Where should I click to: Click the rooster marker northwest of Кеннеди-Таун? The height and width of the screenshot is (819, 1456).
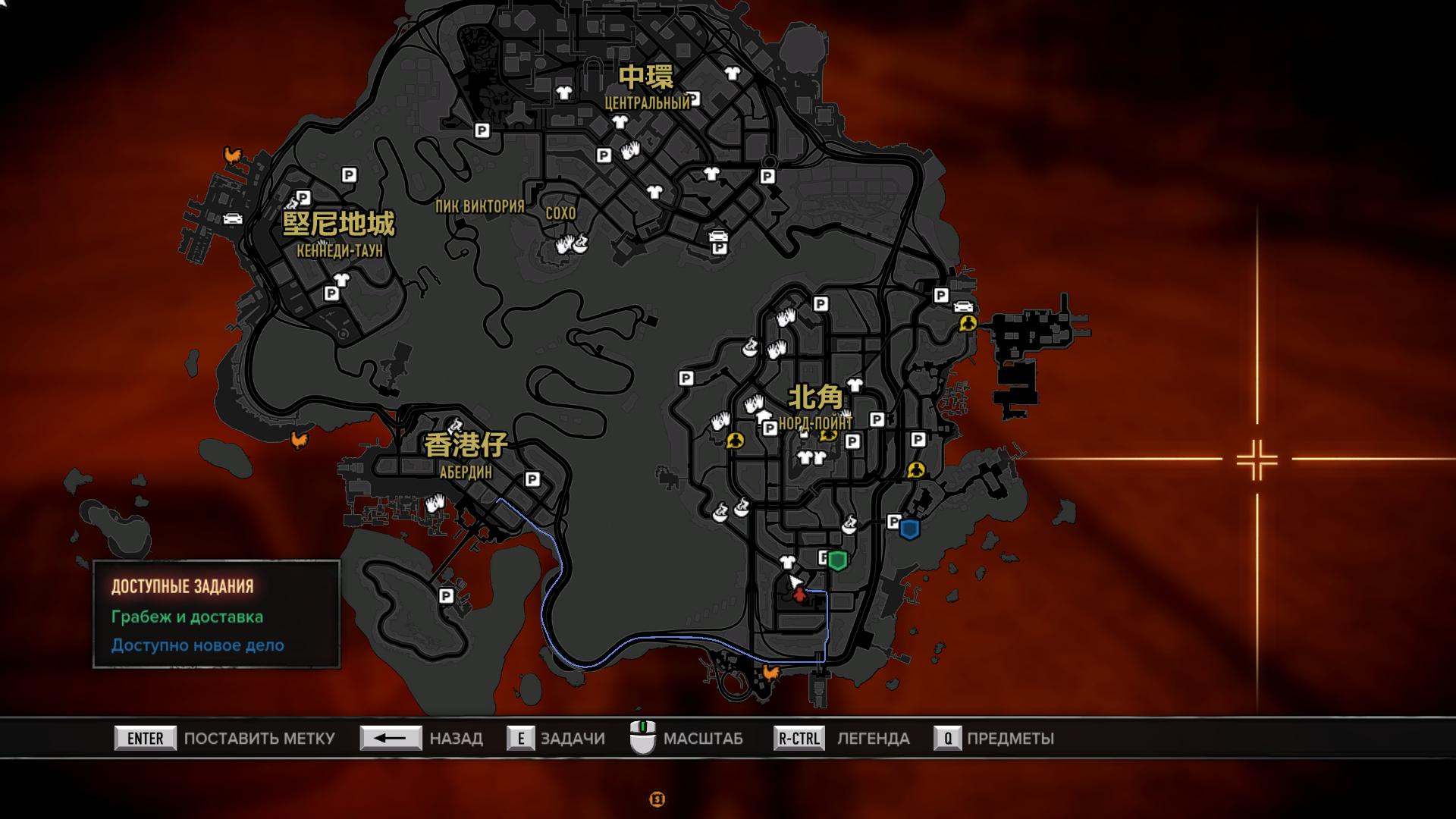coord(232,155)
